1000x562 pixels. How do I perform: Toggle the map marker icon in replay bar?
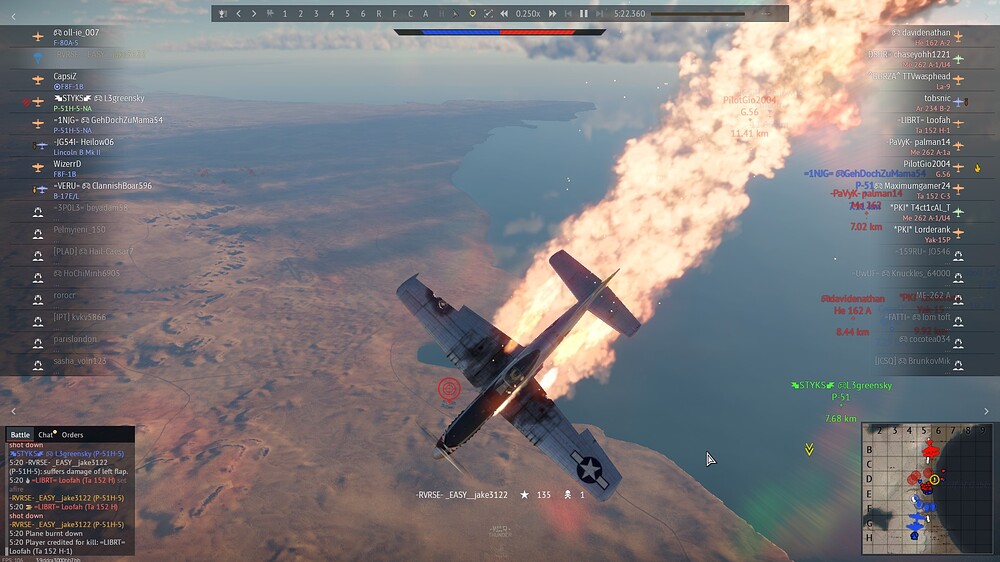(472, 14)
